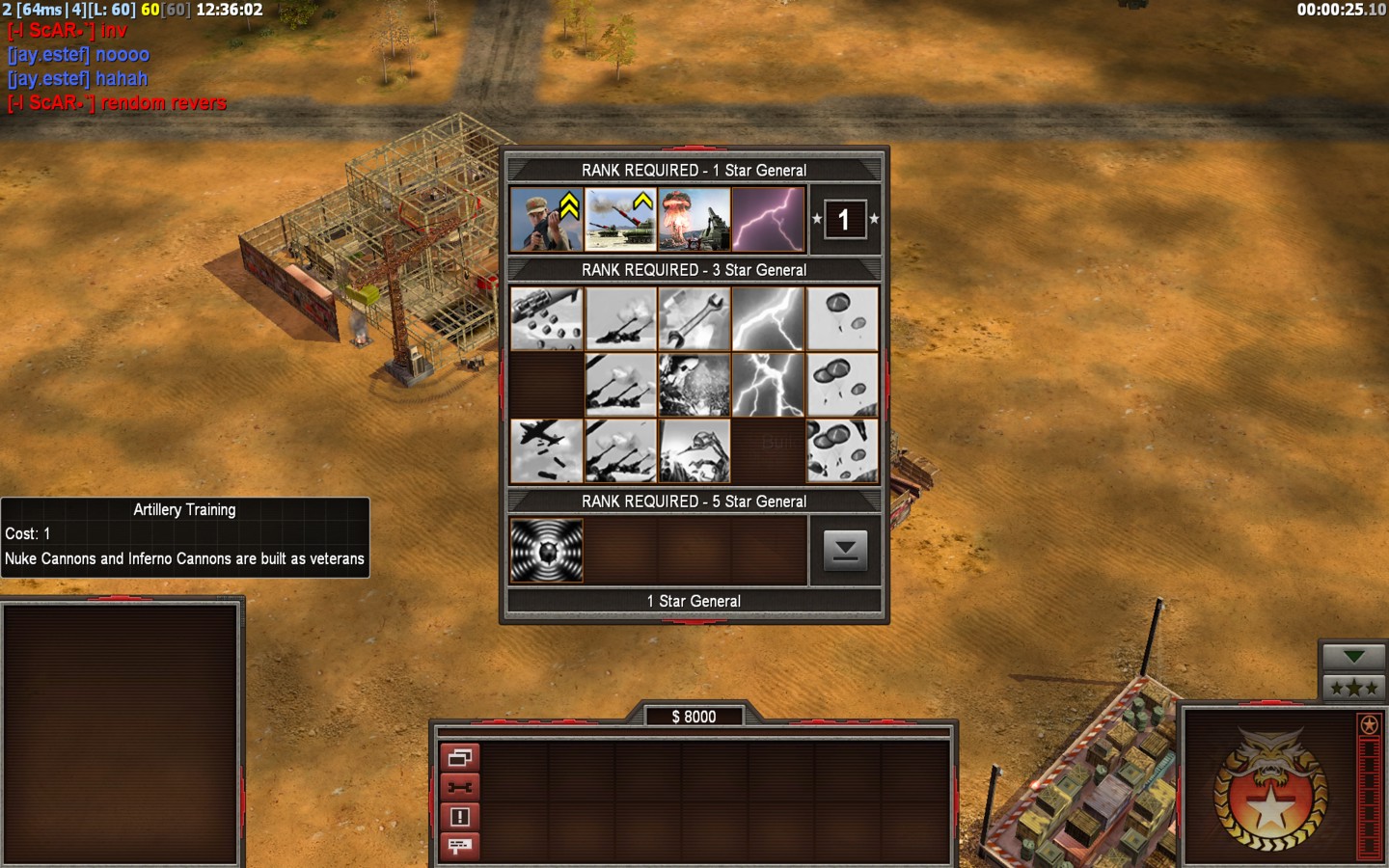This screenshot has width=1389, height=868.
Task: Choose the Artillery Training tanks icon
Action: coord(620,219)
